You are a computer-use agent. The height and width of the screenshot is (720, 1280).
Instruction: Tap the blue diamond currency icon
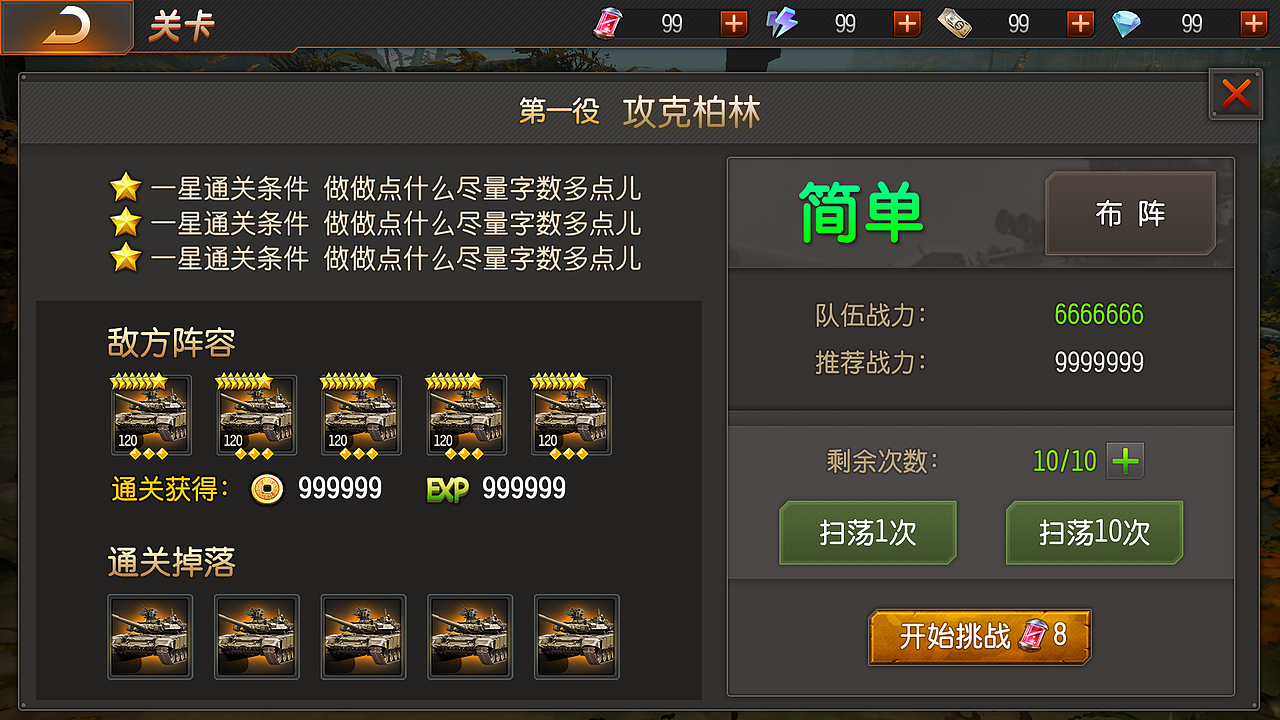(1124, 23)
